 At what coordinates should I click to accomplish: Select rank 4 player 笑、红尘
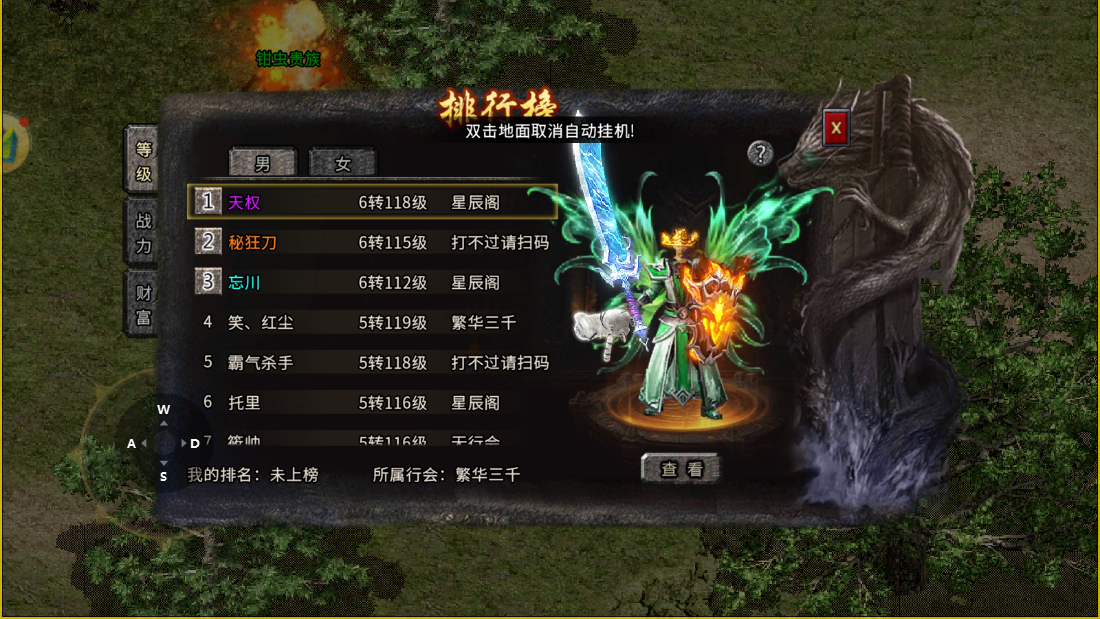click(x=372, y=322)
